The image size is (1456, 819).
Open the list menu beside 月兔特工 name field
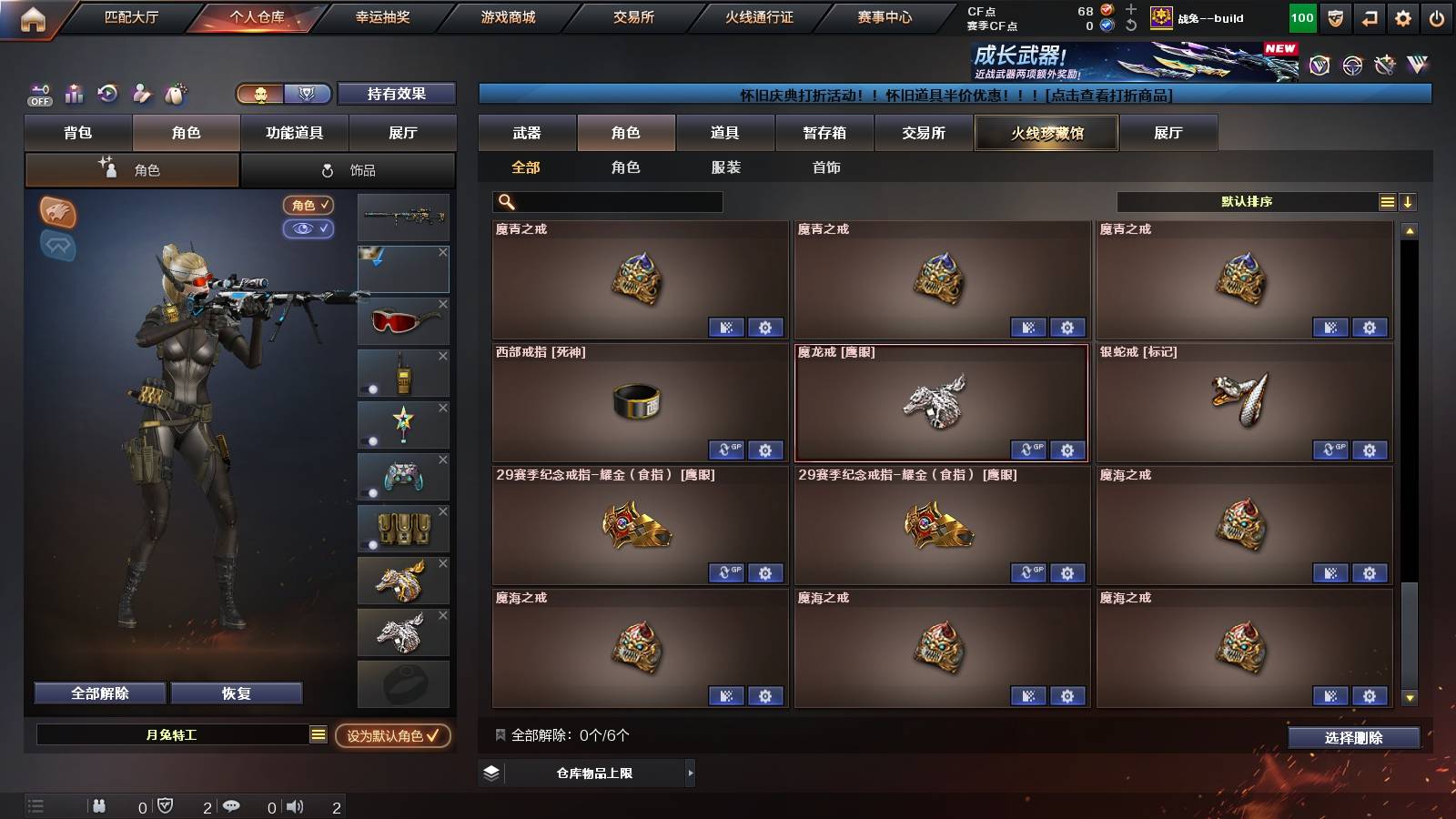coord(318,733)
